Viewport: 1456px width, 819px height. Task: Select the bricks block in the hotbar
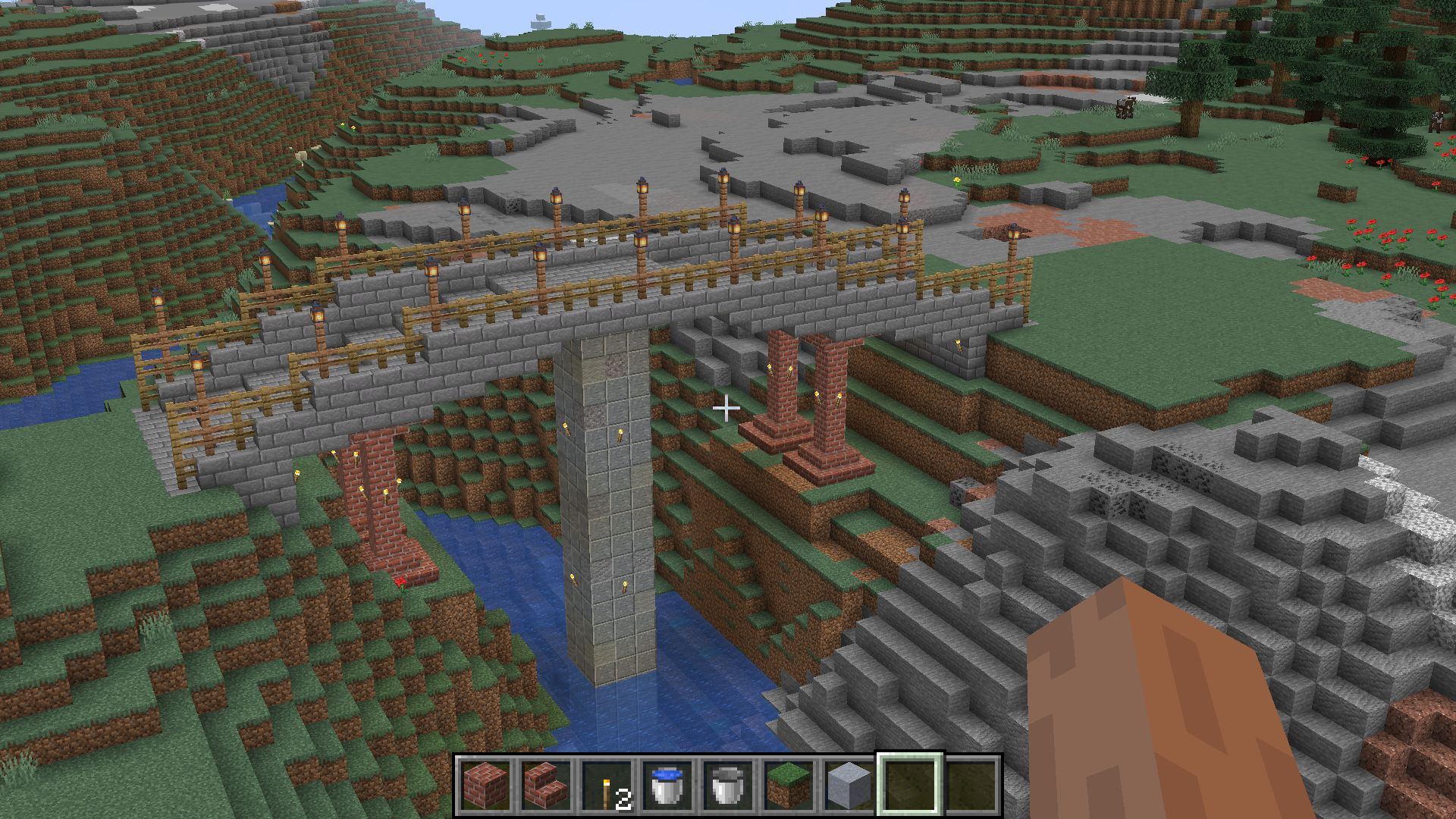485,786
